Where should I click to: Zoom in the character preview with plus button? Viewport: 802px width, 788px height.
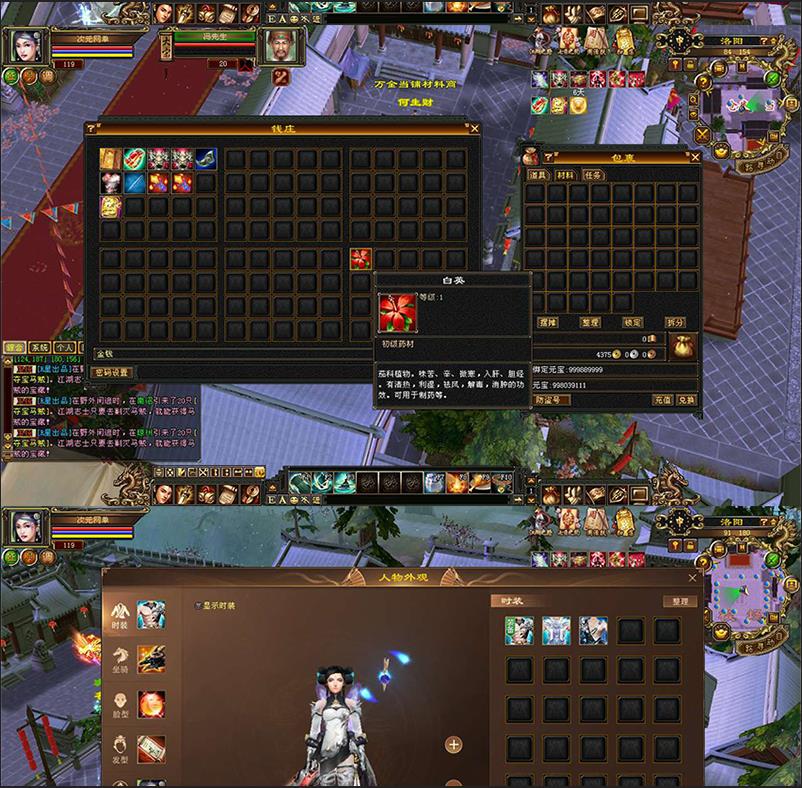tap(453, 744)
